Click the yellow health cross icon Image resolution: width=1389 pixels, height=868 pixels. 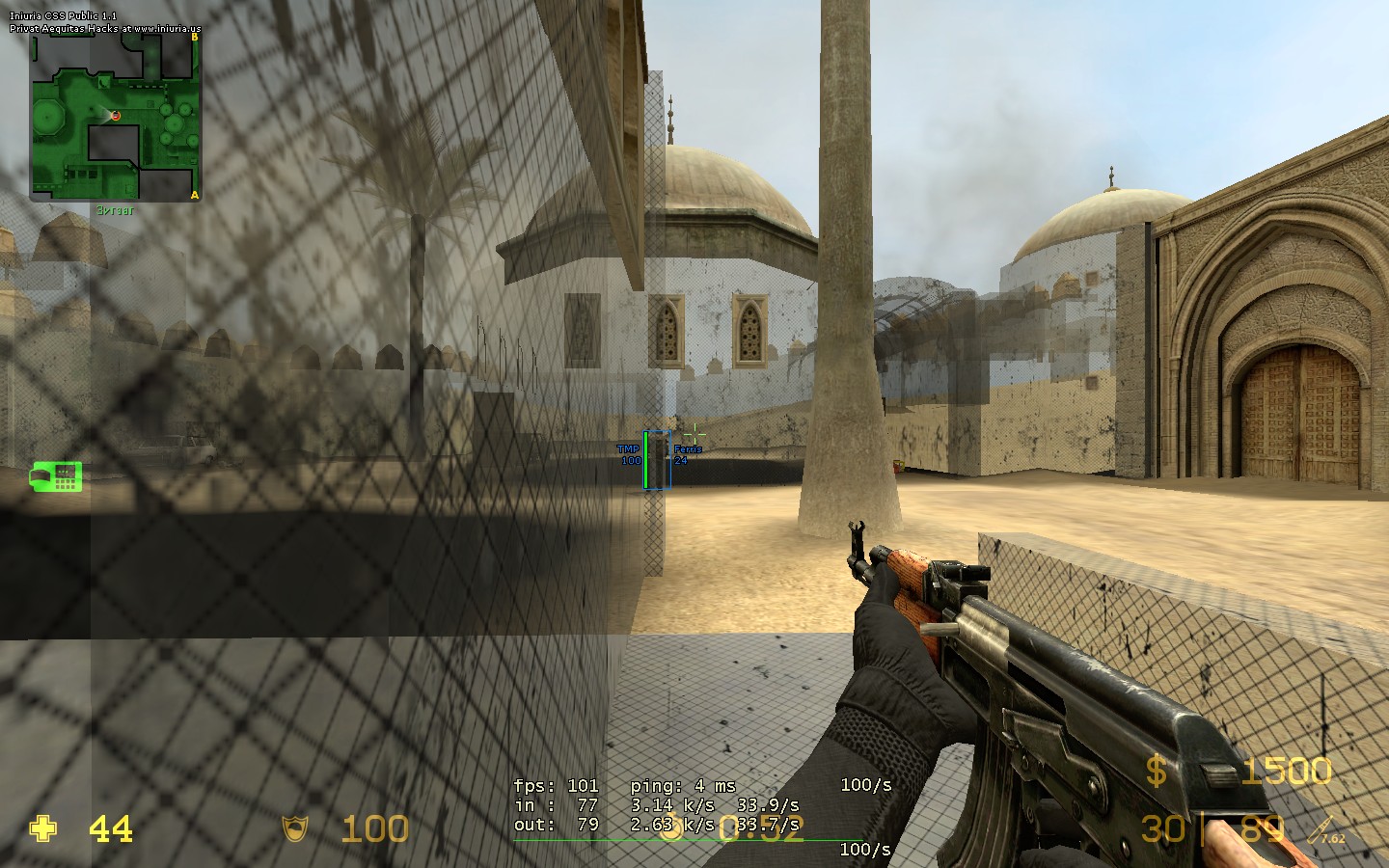click(43, 828)
